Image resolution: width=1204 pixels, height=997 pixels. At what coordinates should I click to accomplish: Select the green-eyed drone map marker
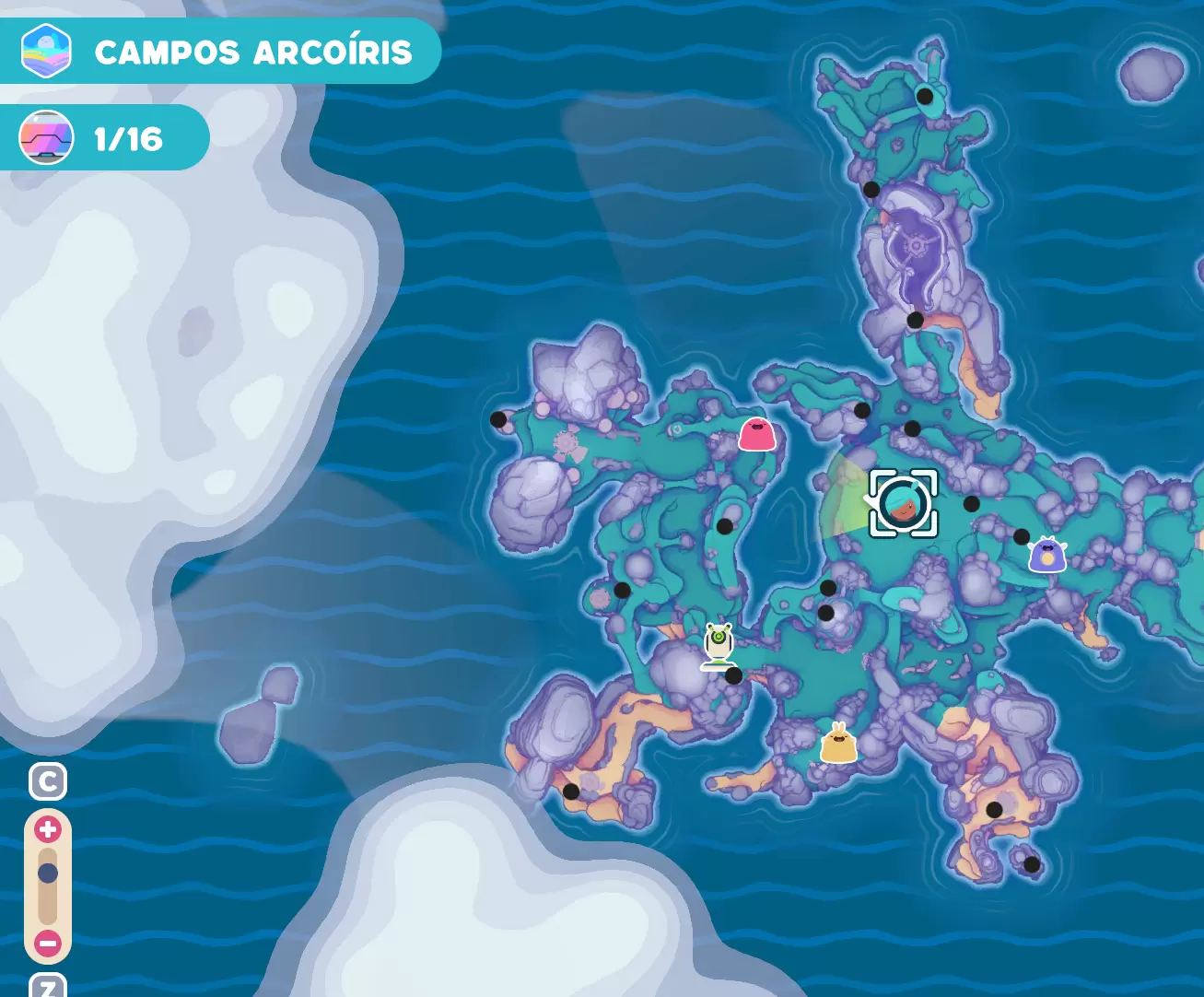click(x=719, y=644)
